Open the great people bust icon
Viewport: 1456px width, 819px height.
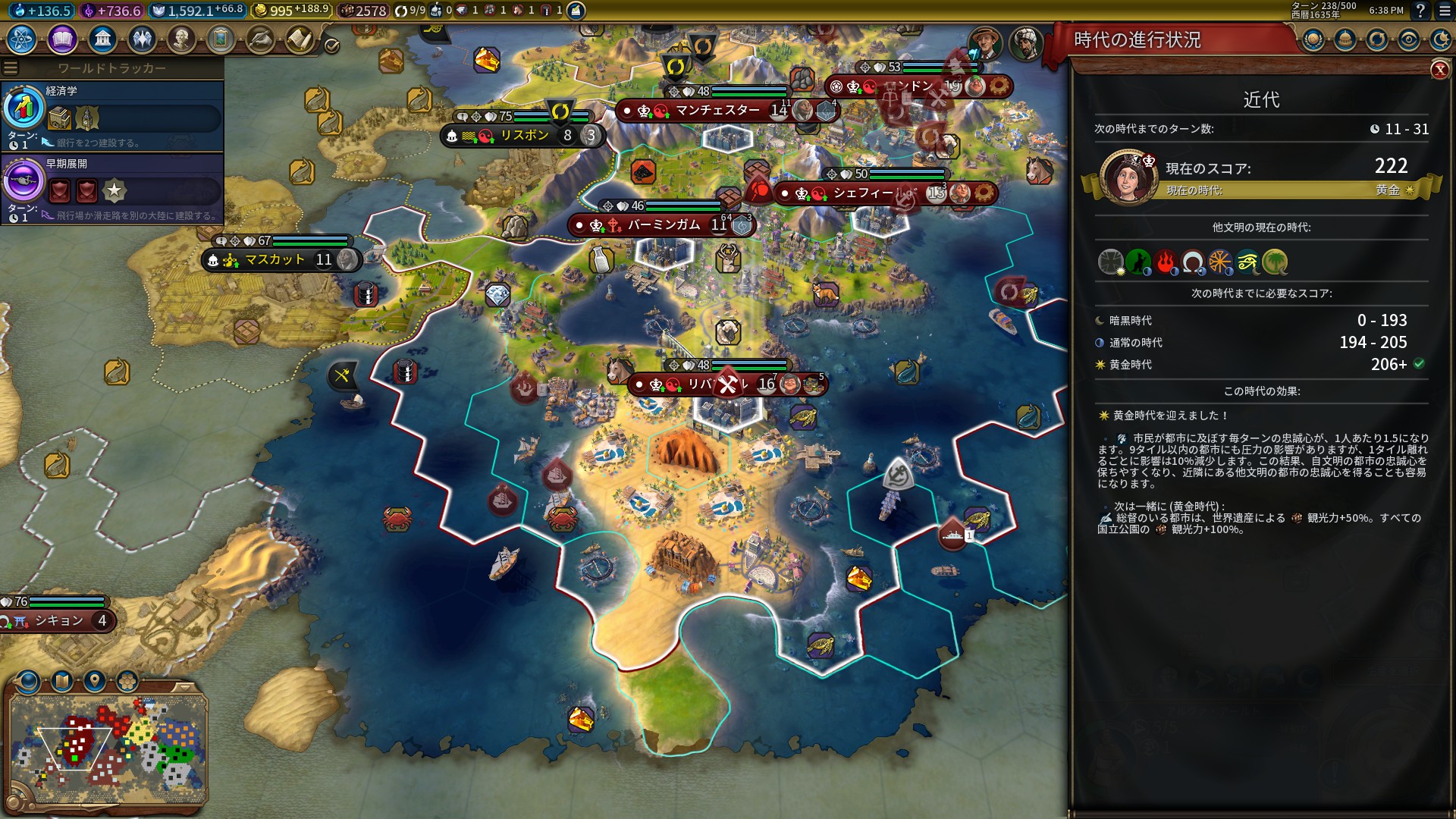point(181,39)
